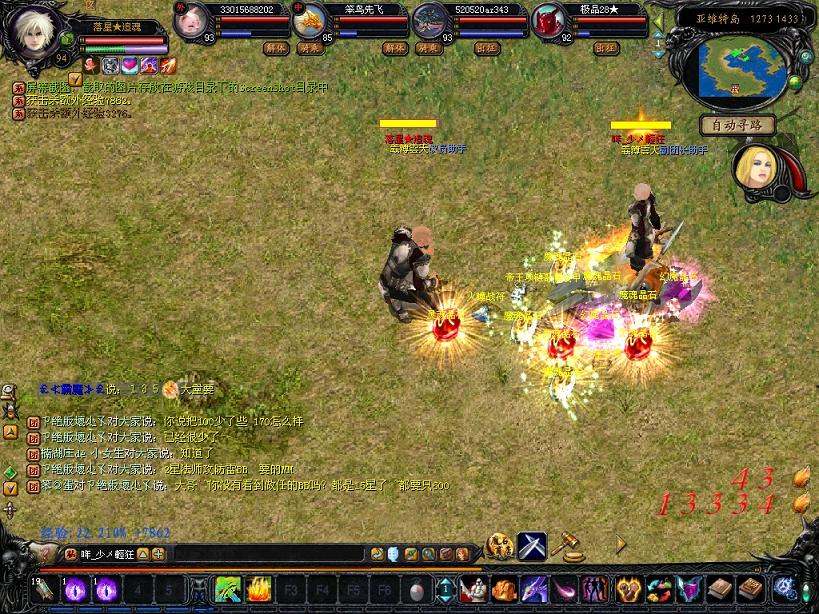This screenshot has width=819, height=614.
Task: Select the golden bird pet 笨鸟先飞
Action: (311, 21)
